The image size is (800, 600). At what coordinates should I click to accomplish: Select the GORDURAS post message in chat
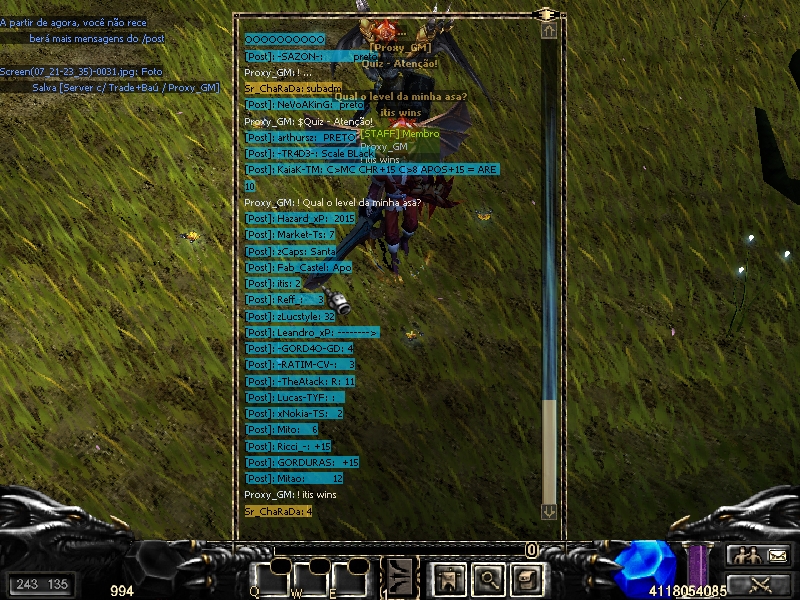click(302, 463)
